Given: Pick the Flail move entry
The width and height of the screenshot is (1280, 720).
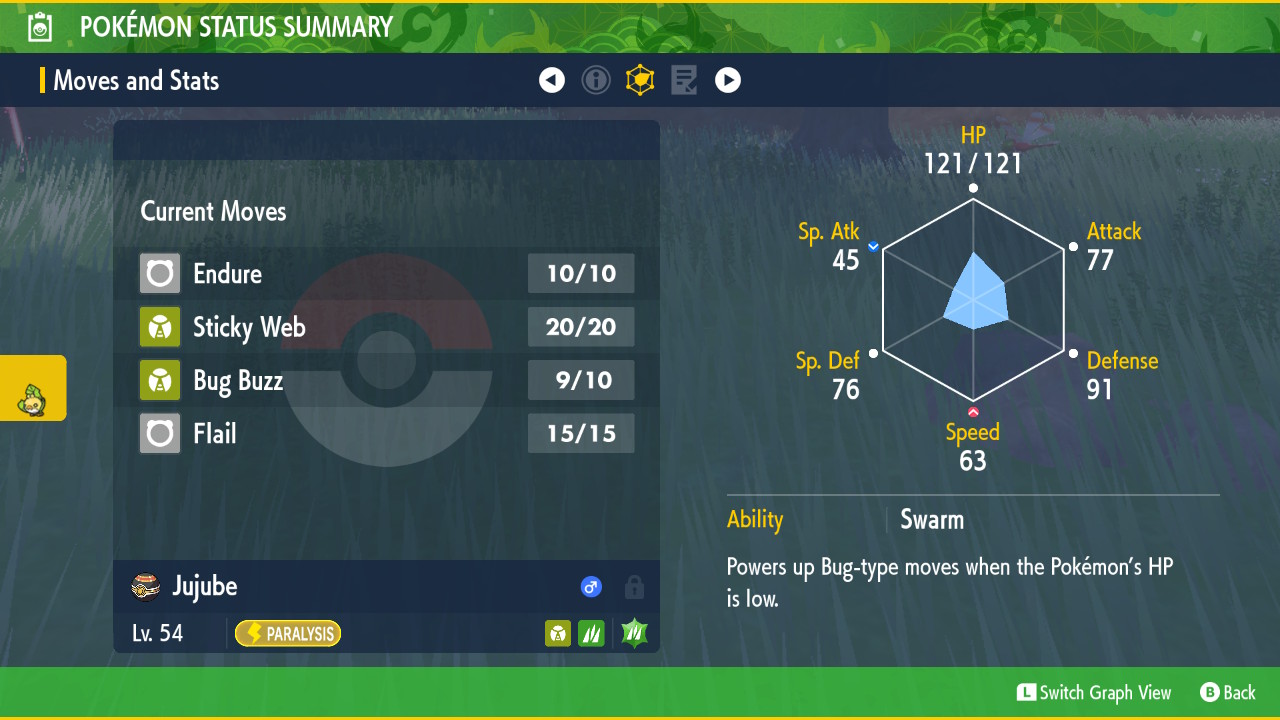Looking at the screenshot, I should tap(386, 434).
